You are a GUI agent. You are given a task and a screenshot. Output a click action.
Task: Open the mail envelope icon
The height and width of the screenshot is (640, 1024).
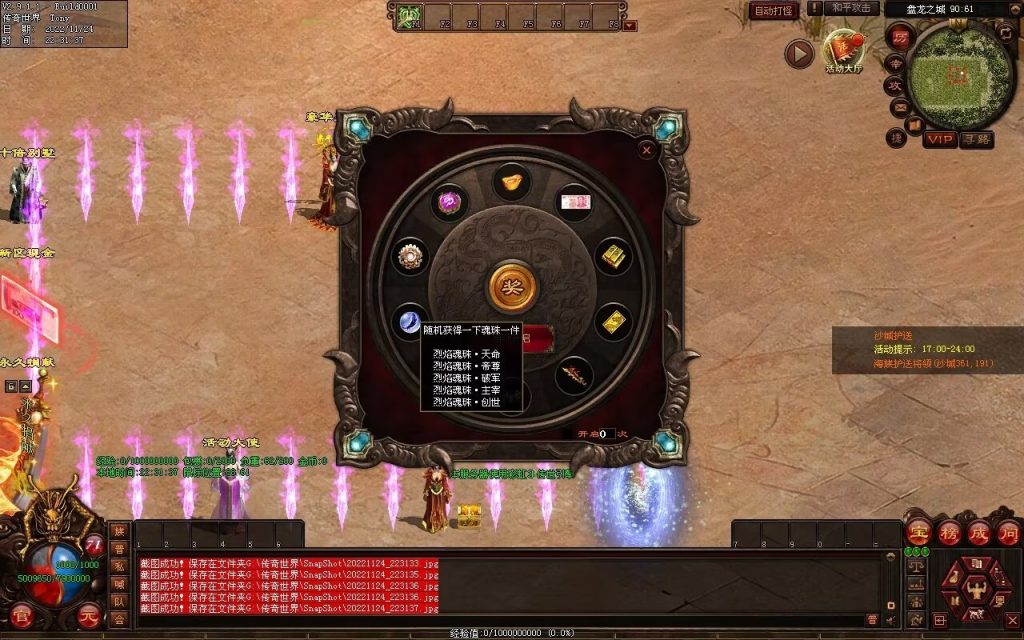pyautogui.click(x=899, y=107)
